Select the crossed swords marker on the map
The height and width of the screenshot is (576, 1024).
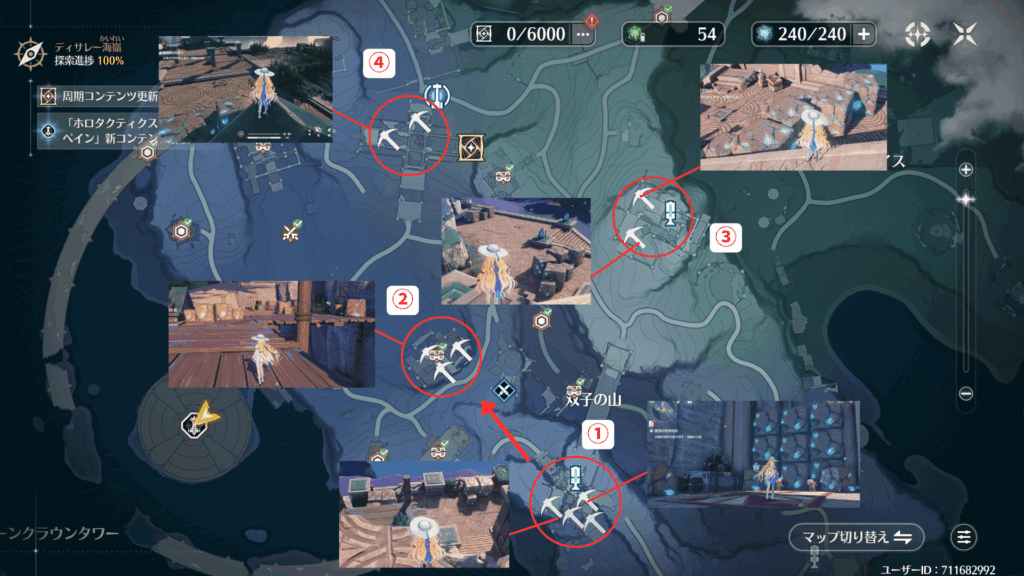292,232
